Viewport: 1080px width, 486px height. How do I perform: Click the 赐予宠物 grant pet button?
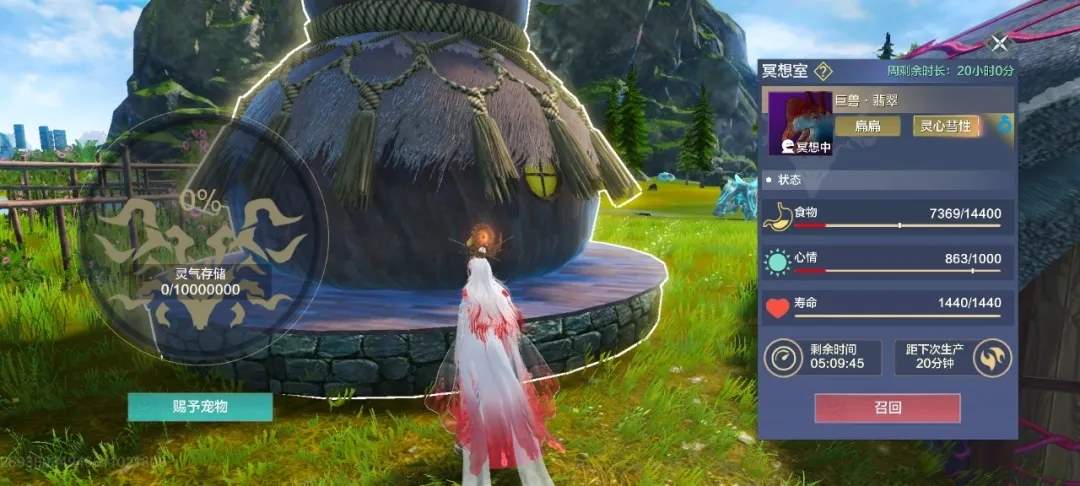pyautogui.click(x=200, y=407)
